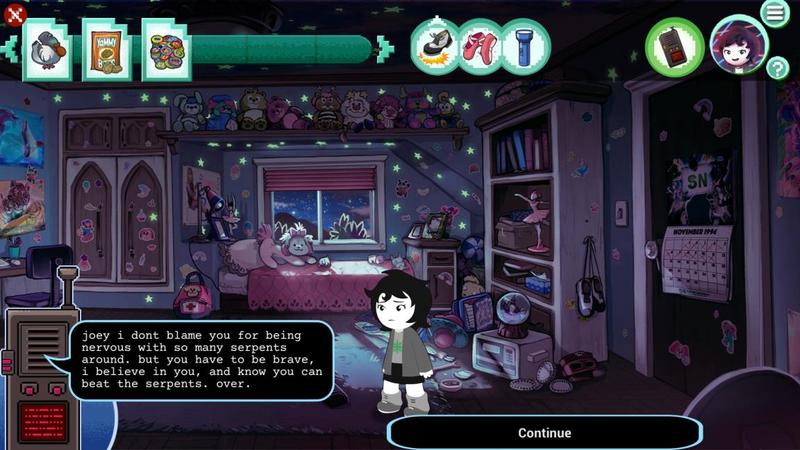Open the hamburger menu
Screen dimensions: 800x450
click(774, 13)
